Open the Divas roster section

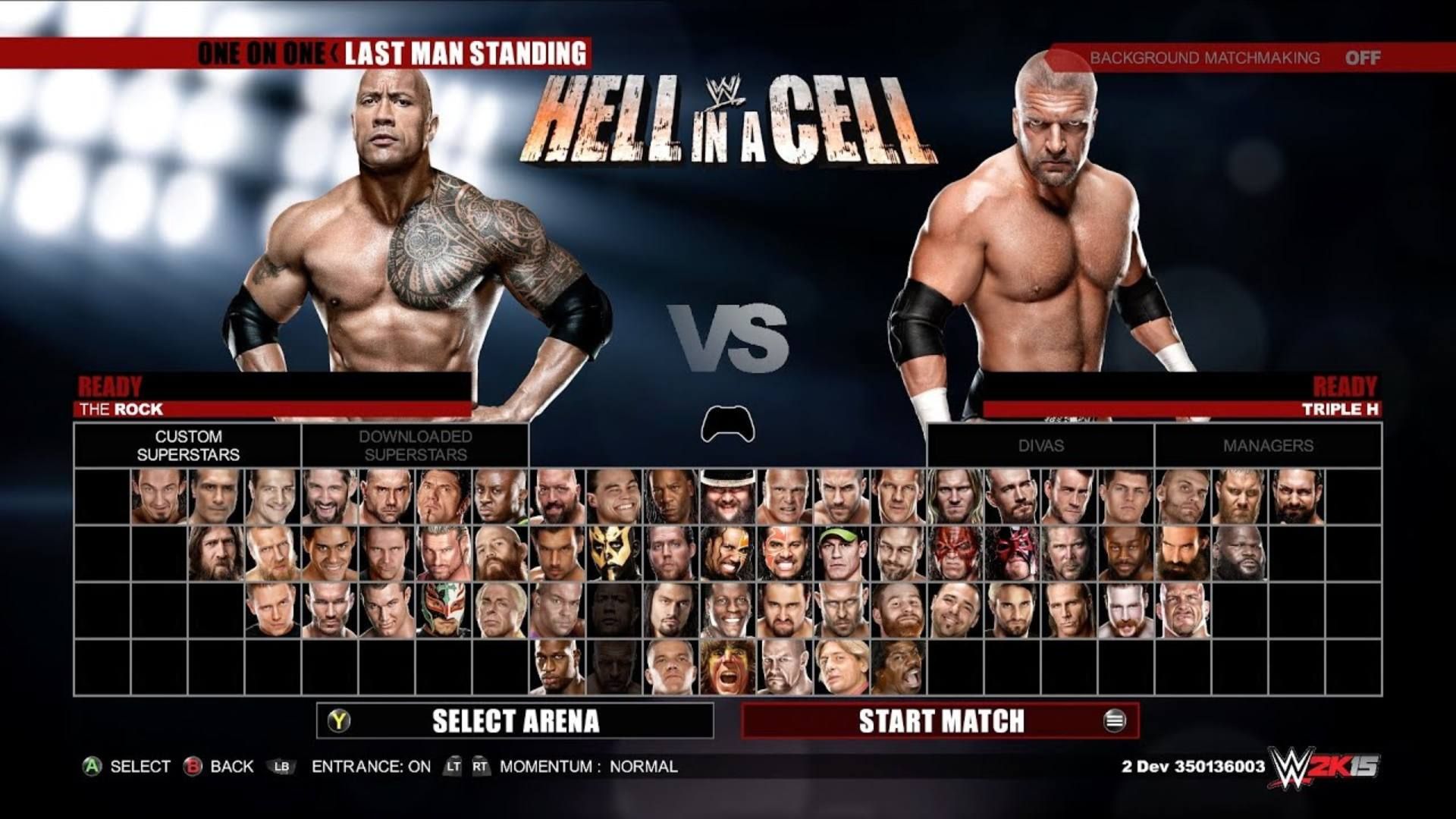(x=1040, y=447)
